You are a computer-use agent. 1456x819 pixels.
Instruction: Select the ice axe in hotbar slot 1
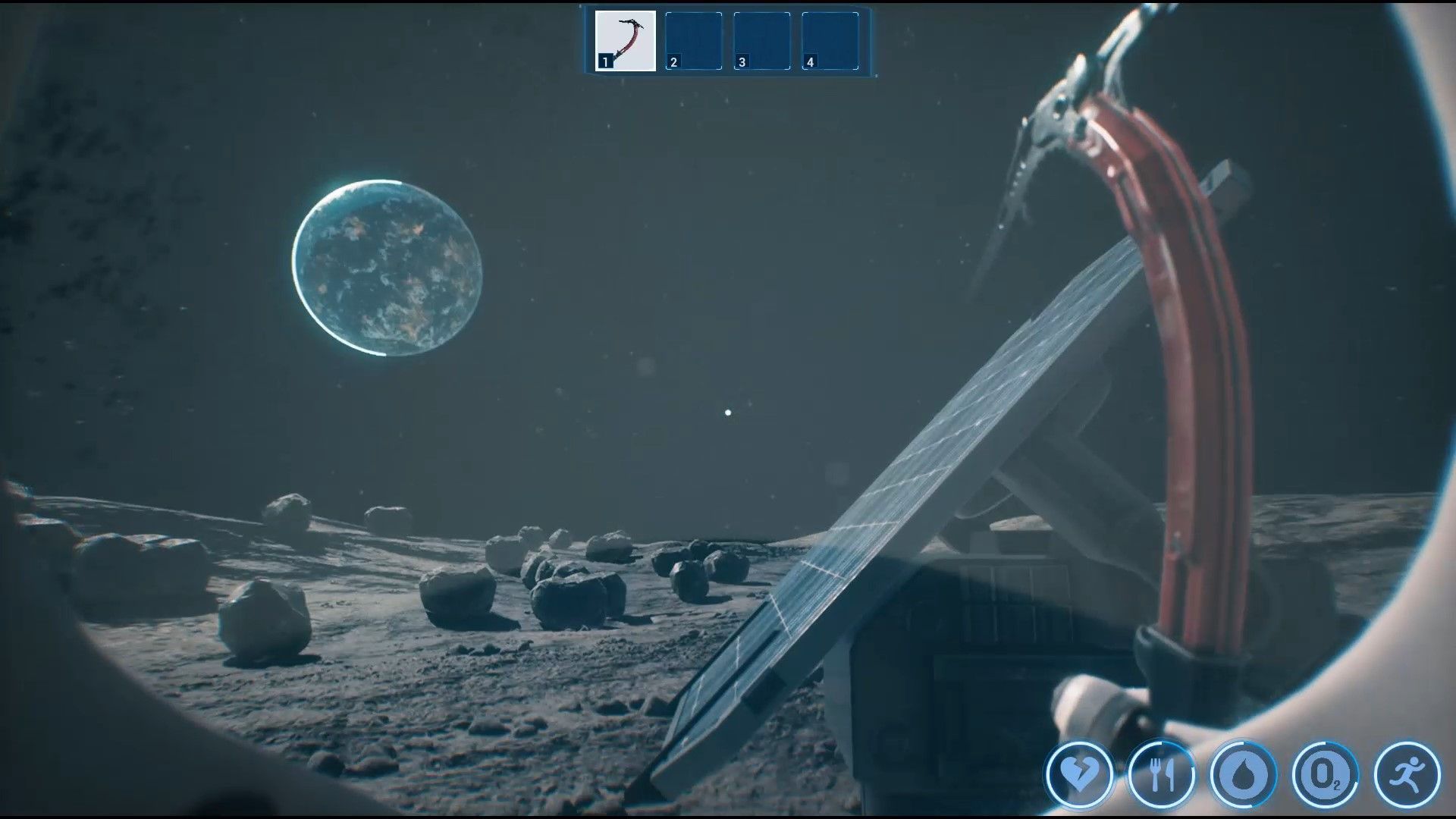624,39
